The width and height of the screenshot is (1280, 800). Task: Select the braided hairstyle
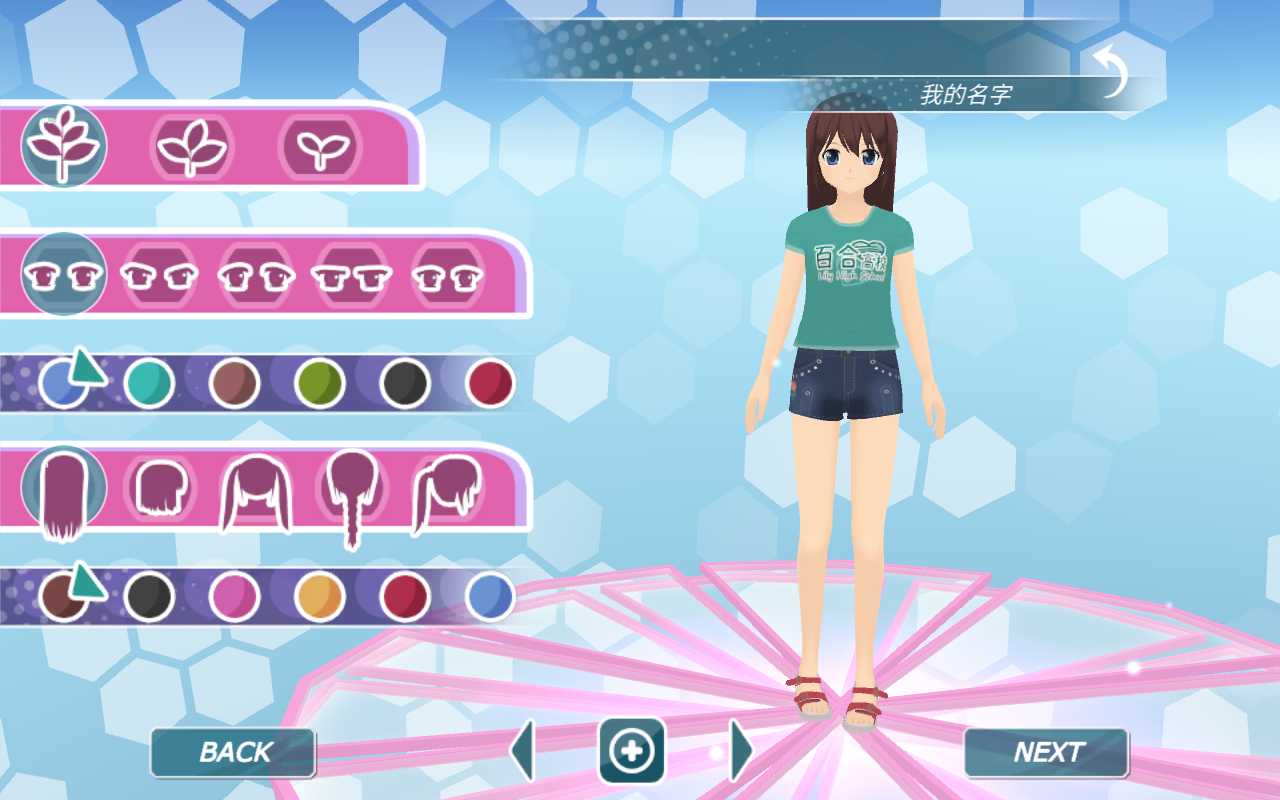pyautogui.click(x=350, y=490)
